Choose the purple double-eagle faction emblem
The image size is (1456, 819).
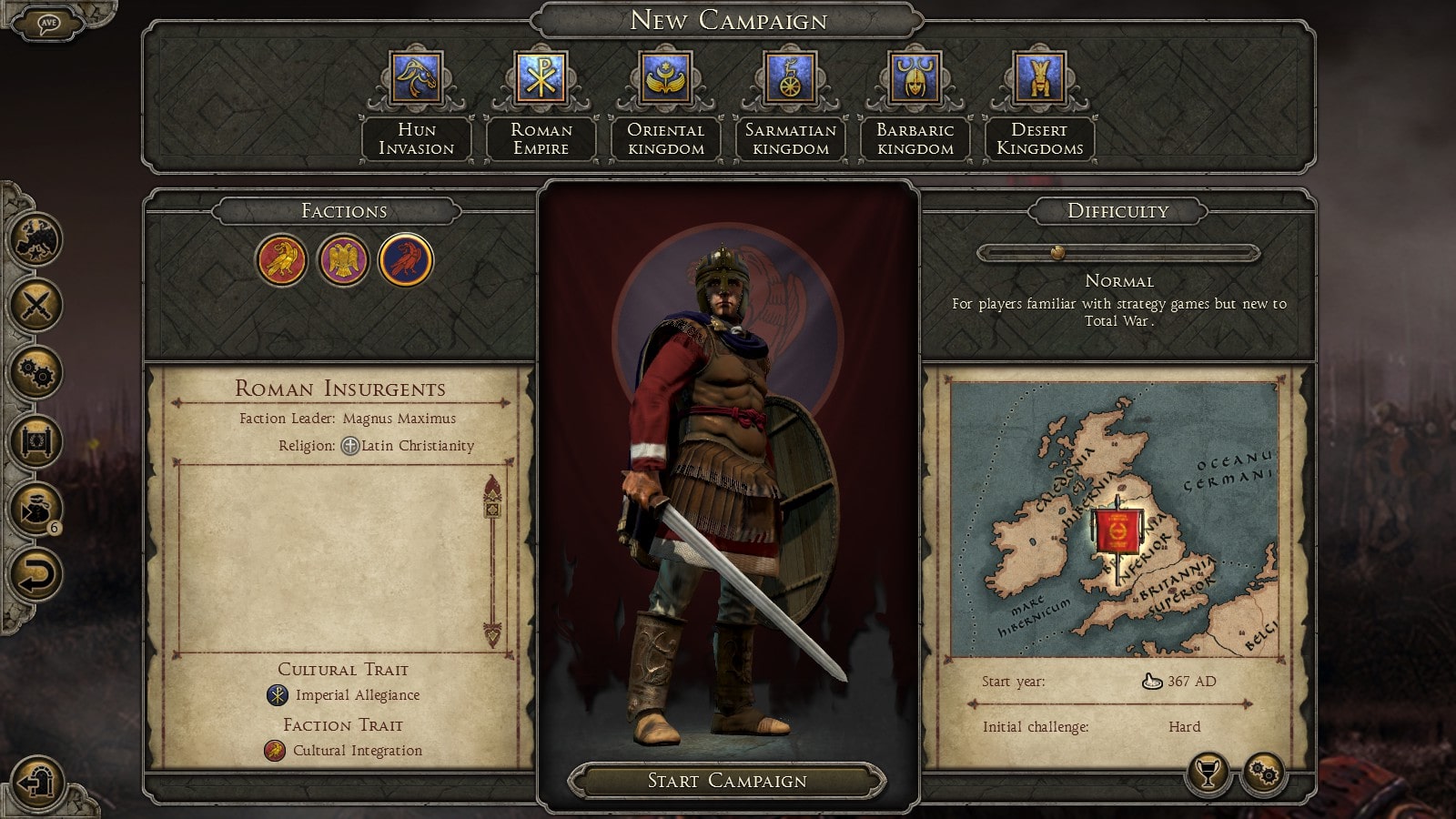tap(343, 260)
